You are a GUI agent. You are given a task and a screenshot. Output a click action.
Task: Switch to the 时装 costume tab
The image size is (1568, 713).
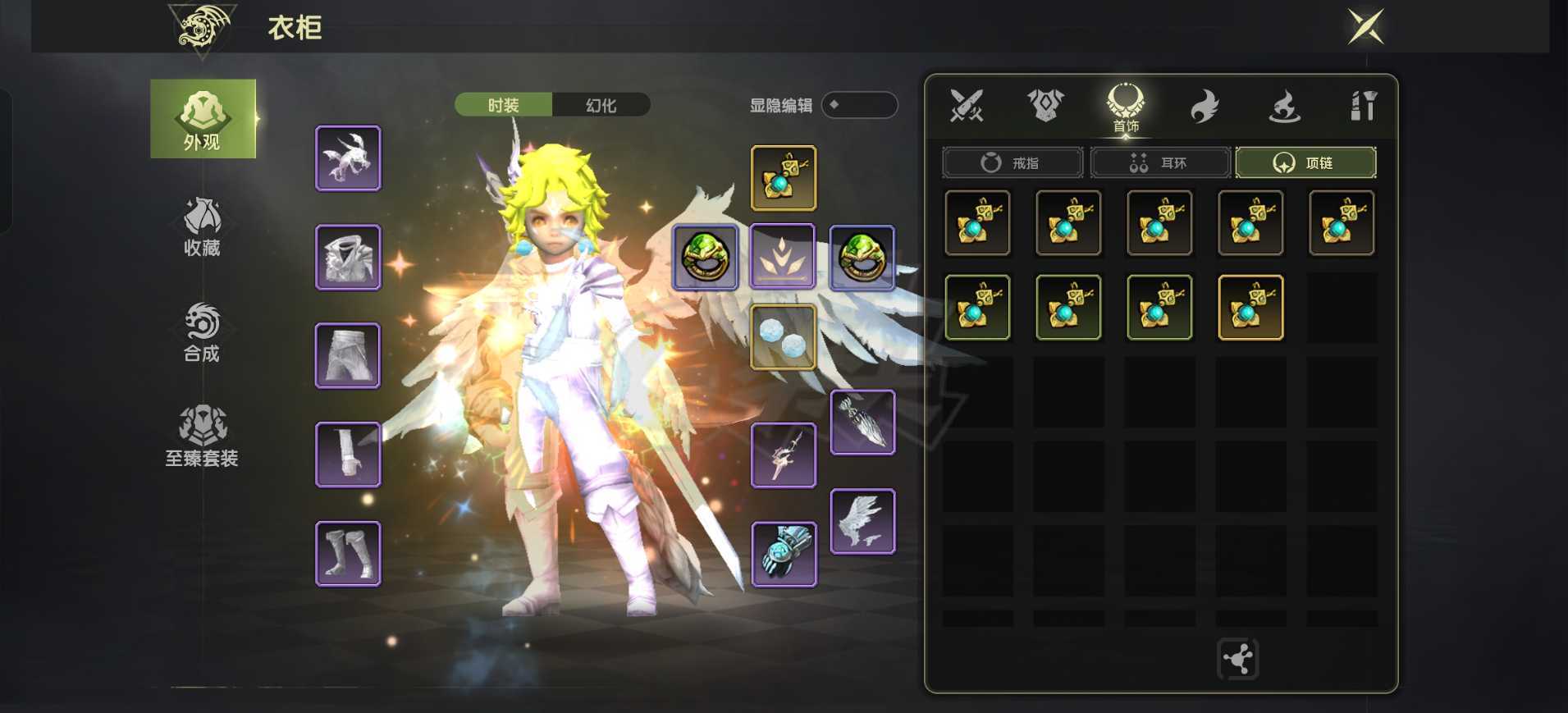[503, 105]
